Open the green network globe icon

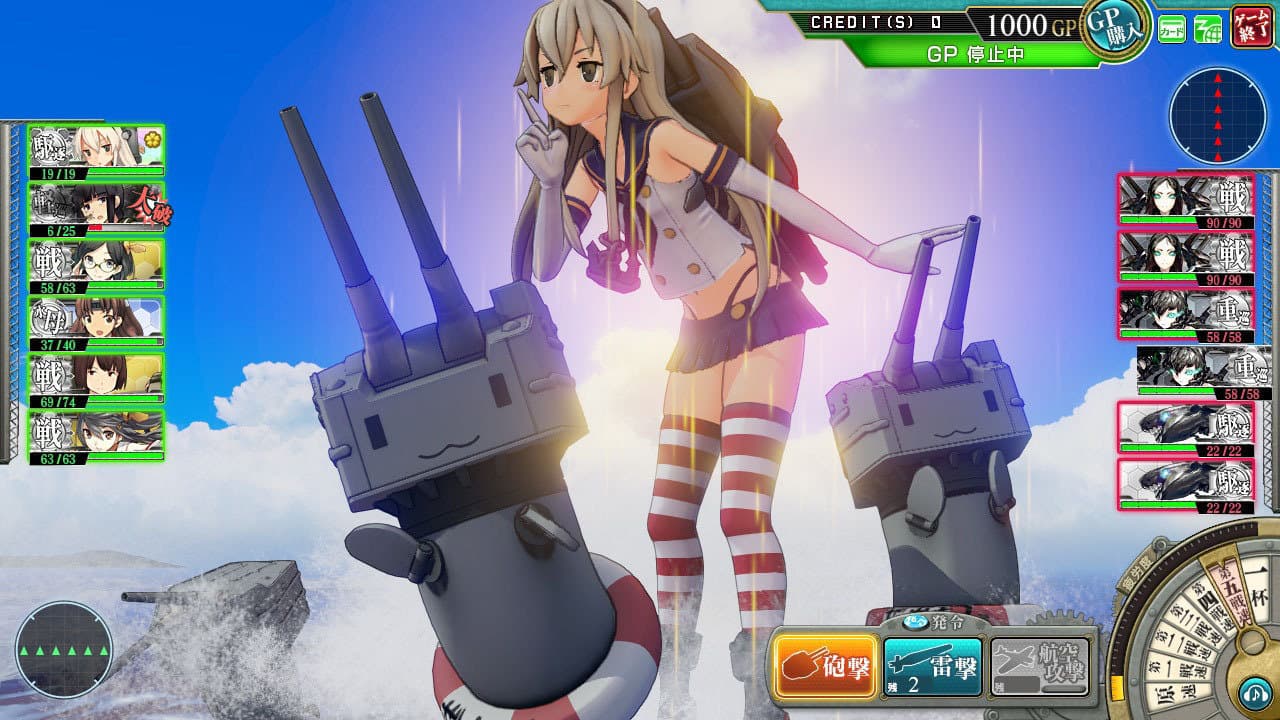1208,28
